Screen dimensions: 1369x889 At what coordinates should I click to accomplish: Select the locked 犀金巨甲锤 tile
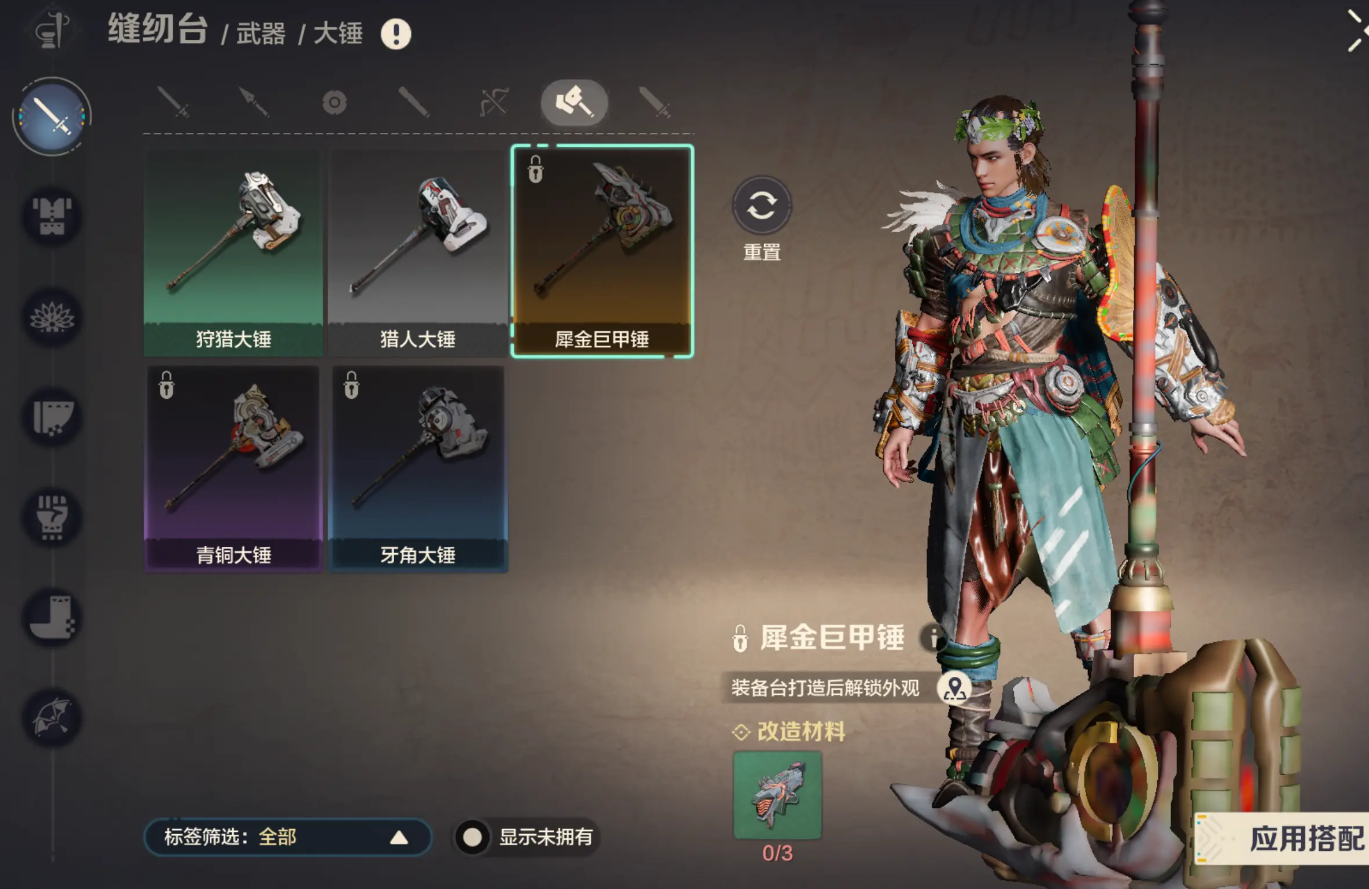point(602,251)
